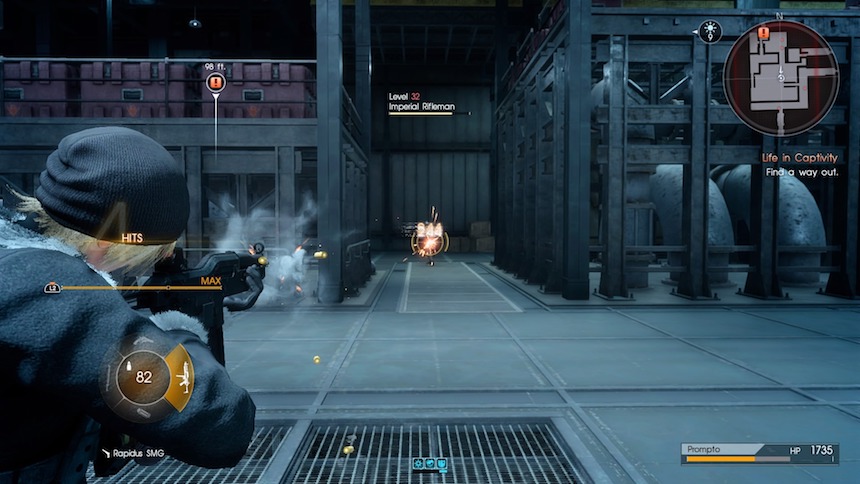Choose the left slot of the weapon wheel
Screen dimensions: 860x484
[109, 378]
